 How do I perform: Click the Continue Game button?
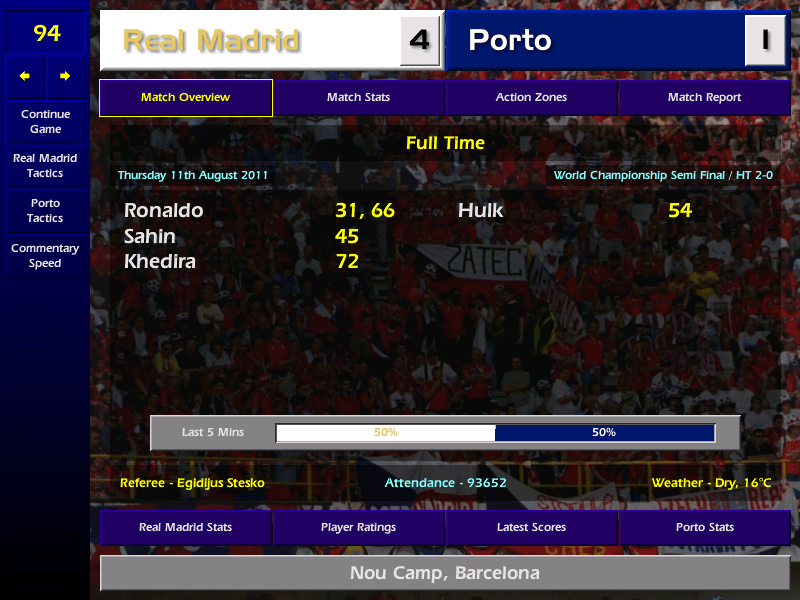coord(45,122)
